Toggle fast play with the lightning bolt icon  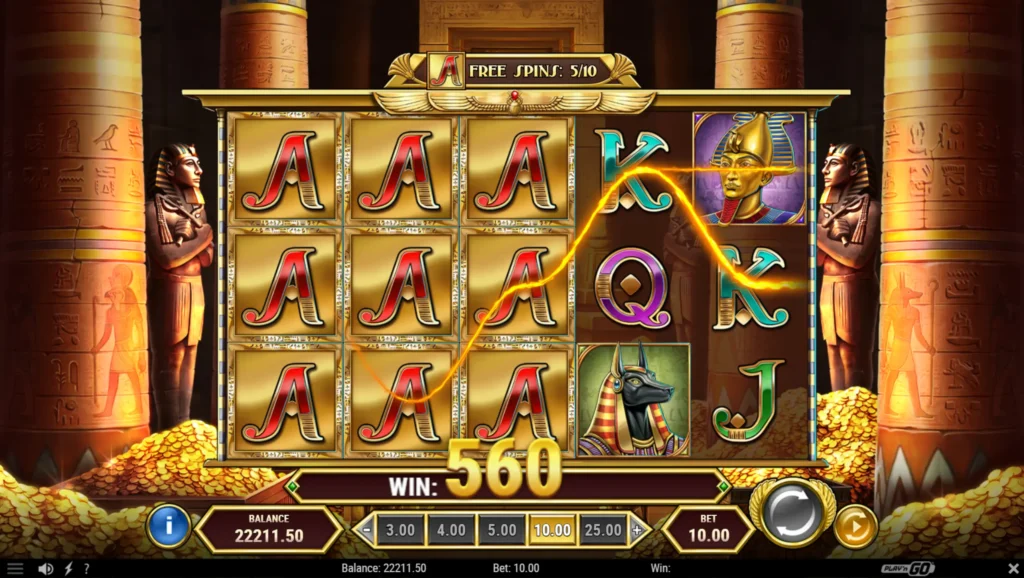click(68, 569)
